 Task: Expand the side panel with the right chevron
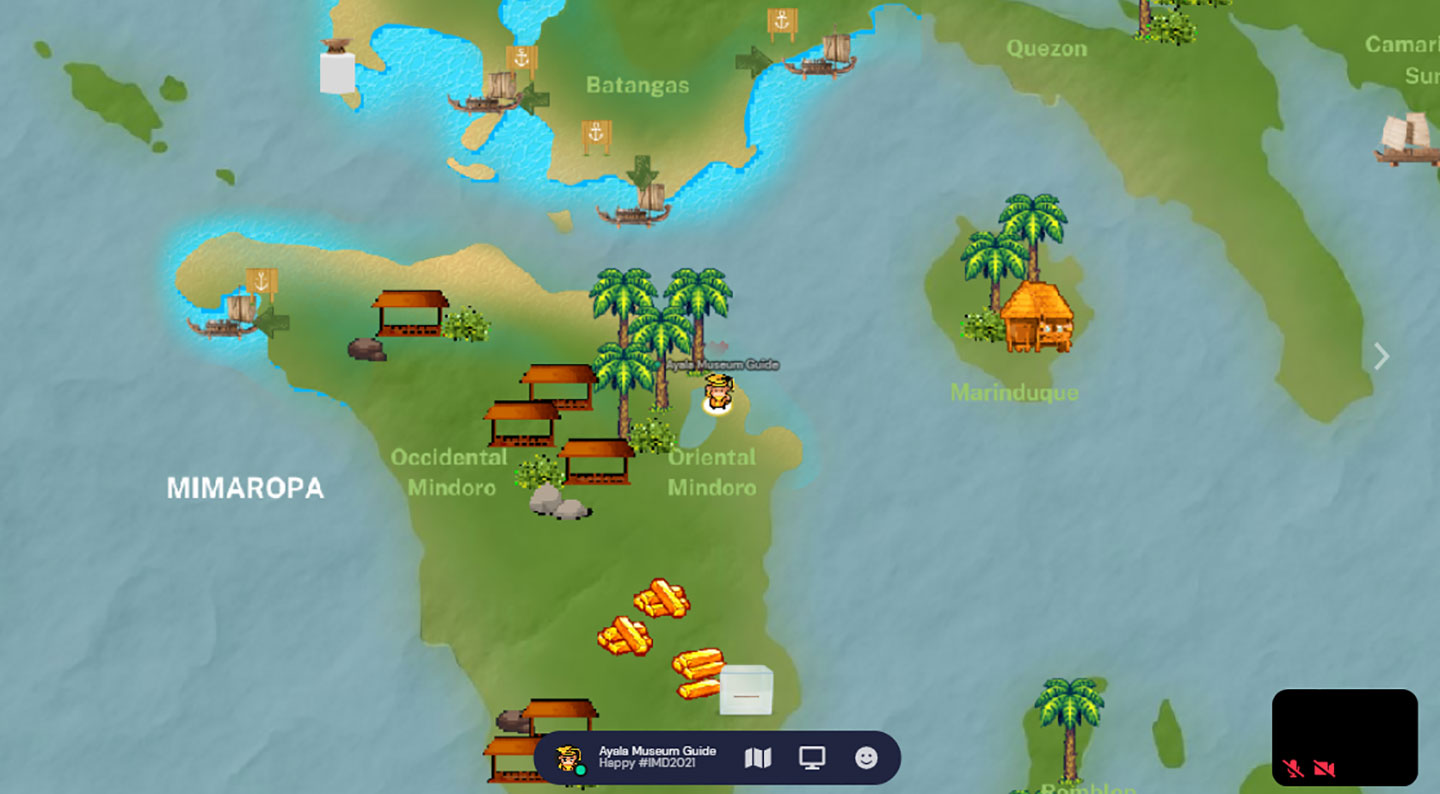(x=1381, y=356)
